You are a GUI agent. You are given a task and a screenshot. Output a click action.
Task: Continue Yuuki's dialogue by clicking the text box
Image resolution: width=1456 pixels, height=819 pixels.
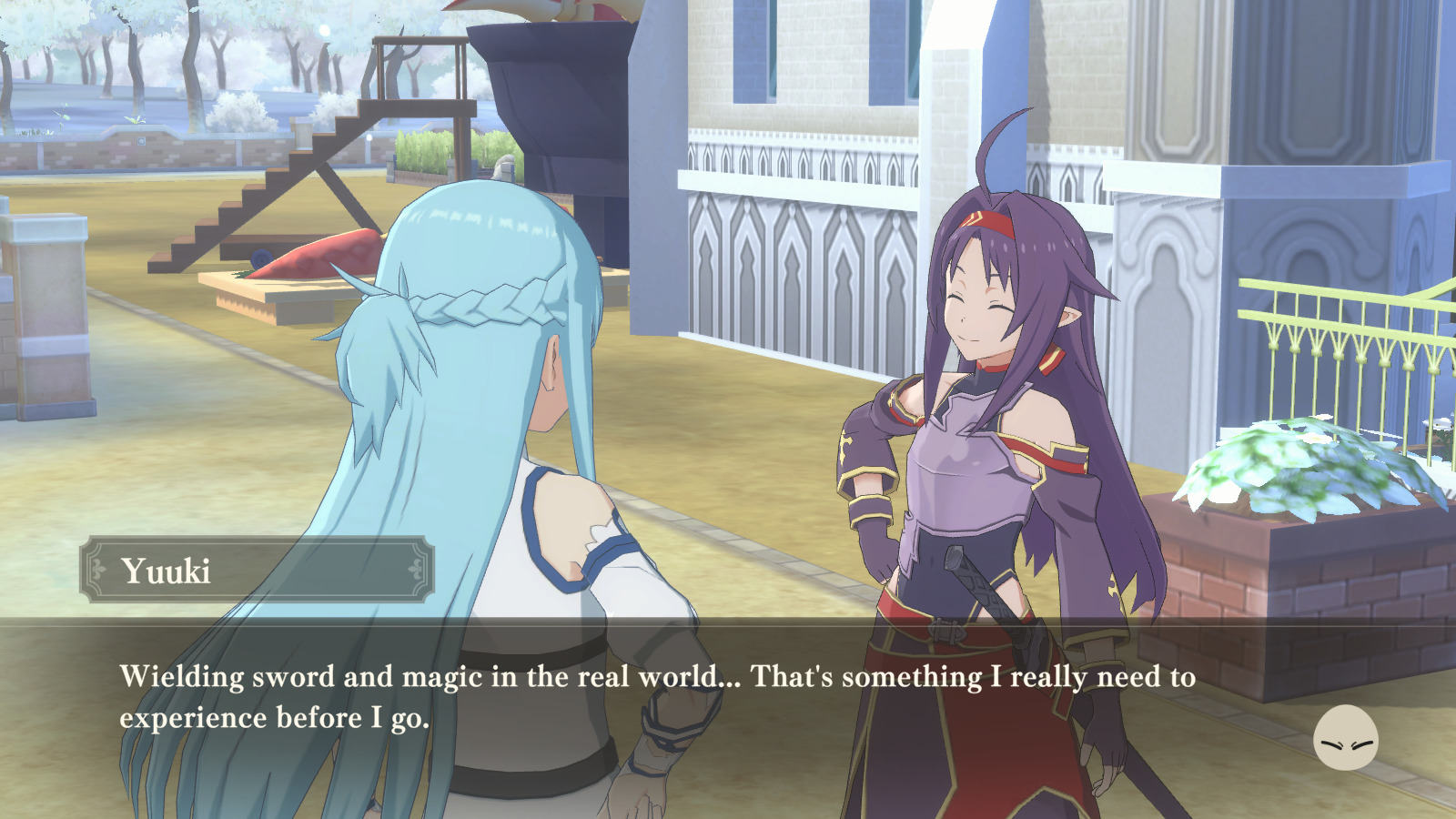pyautogui.click(x=655, y=697)
